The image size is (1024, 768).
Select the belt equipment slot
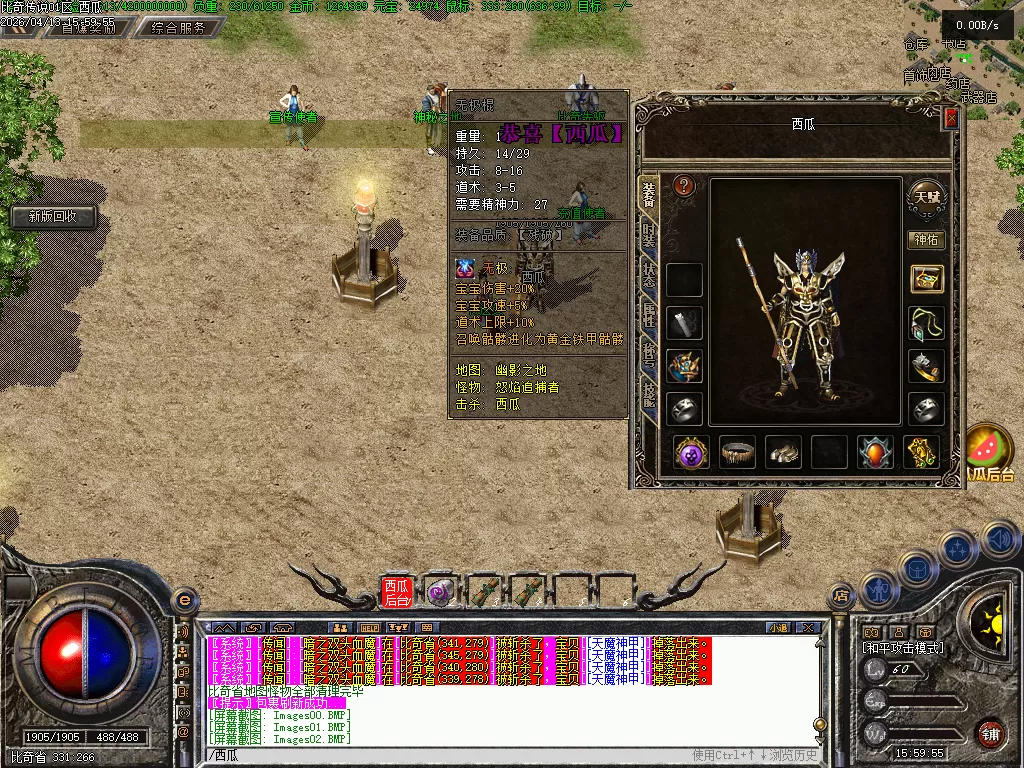pyautogui.click(x=738, y=452)
